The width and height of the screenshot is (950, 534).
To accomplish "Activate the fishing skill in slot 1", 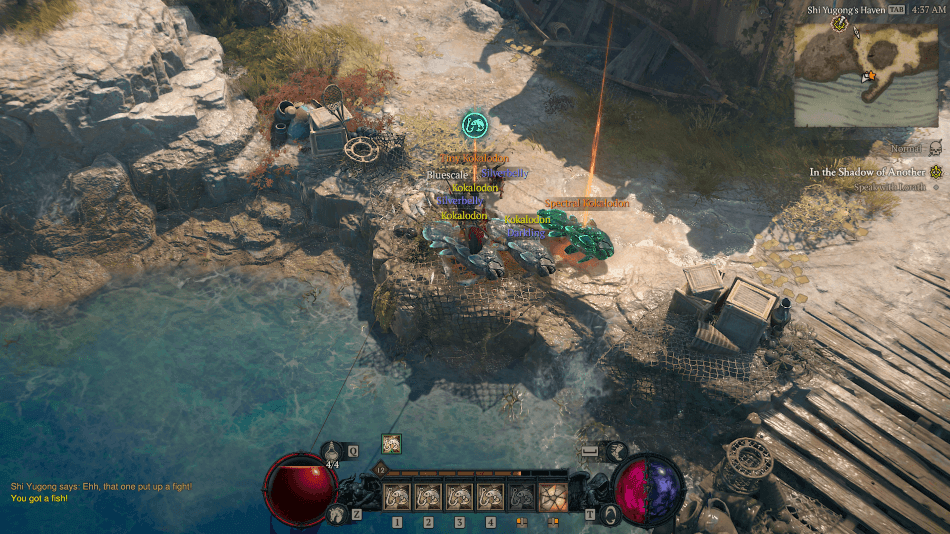I will [x=398, y=497].
